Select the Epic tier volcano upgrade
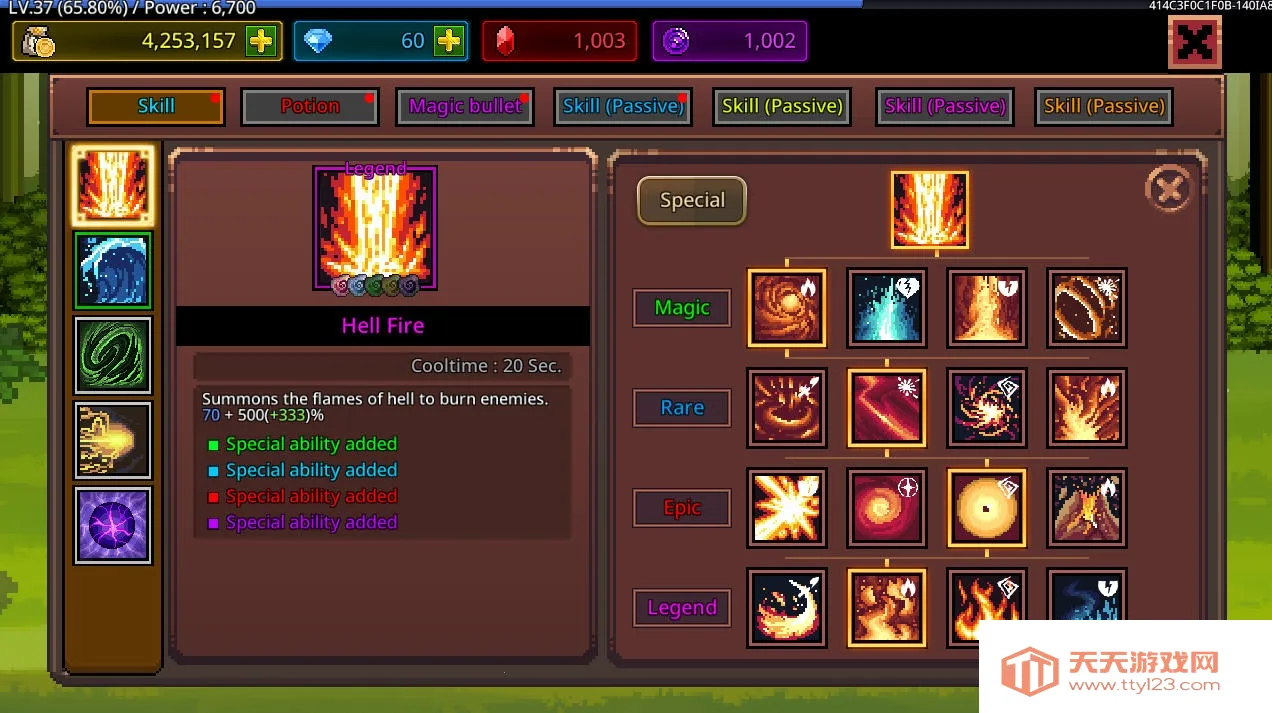 [x=1087, y=507]
